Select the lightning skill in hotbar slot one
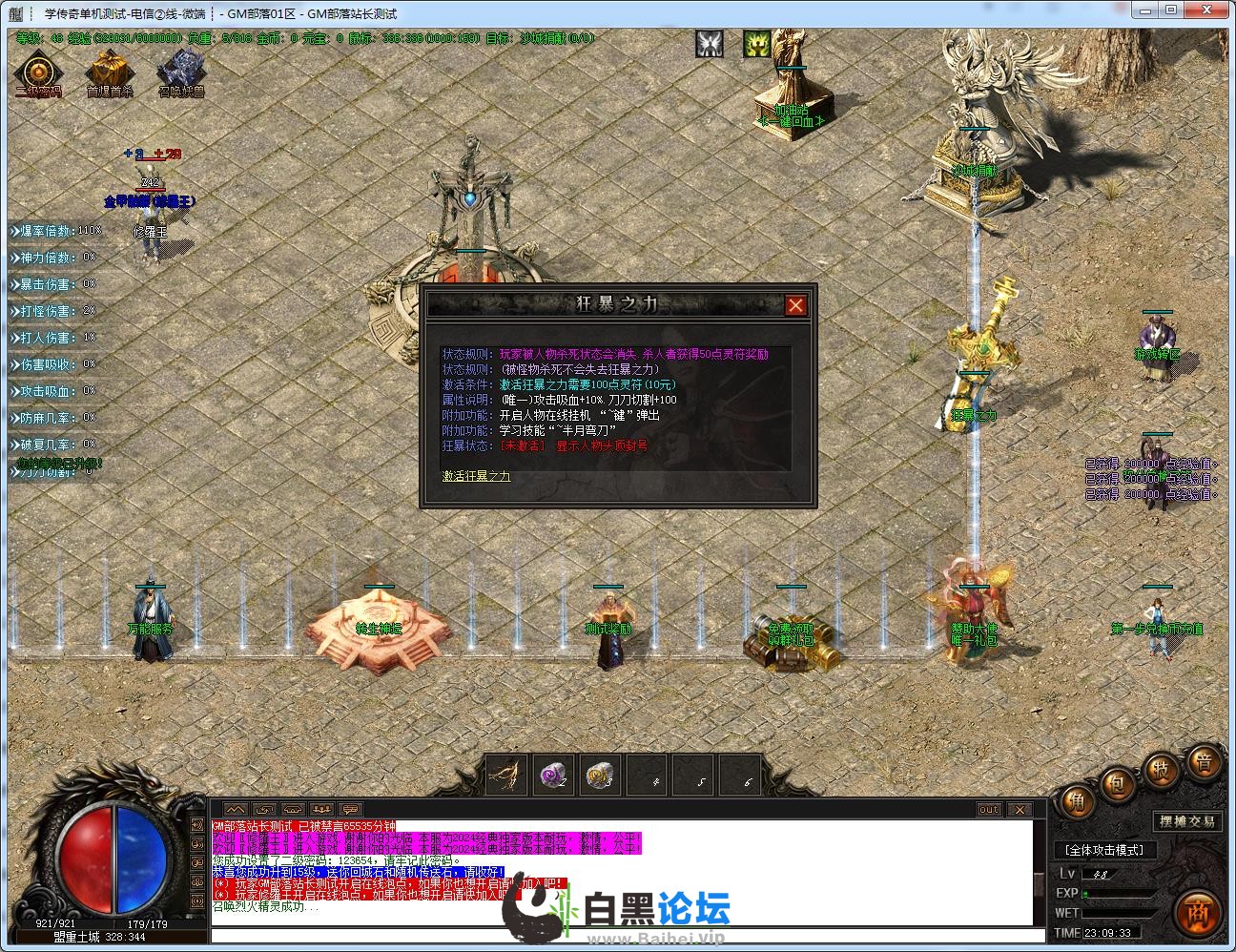Viewport: 1236px width, 952px height. click(x=506, y=775)
